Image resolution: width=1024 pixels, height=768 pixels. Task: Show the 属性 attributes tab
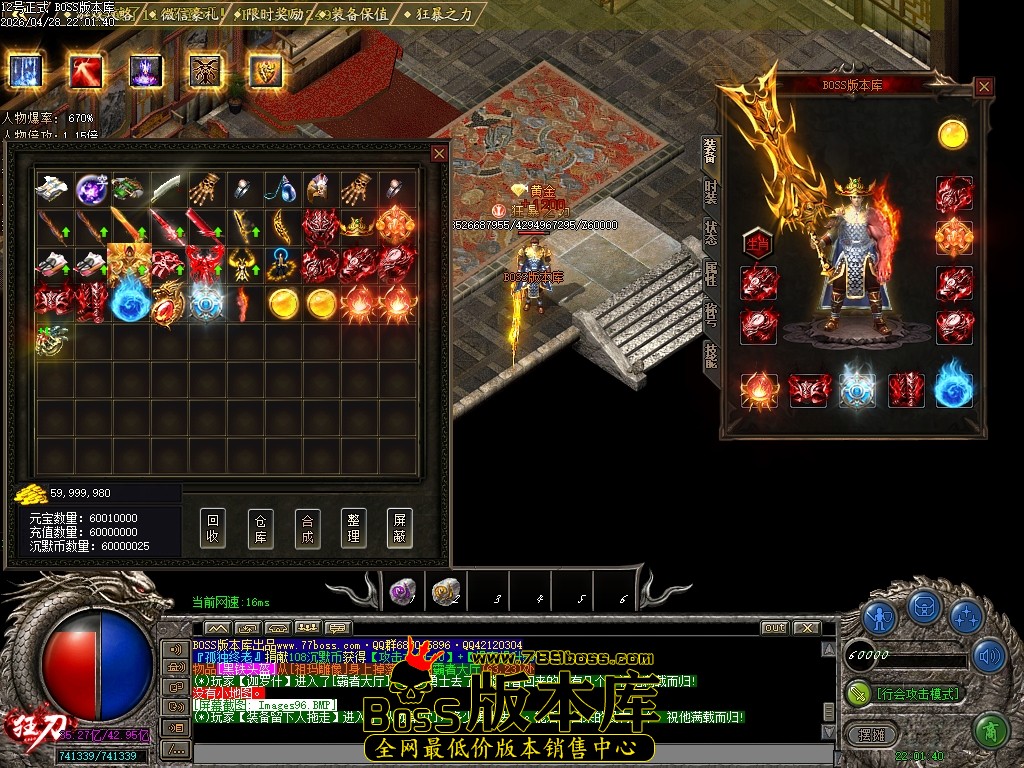[x=710, y=272]
